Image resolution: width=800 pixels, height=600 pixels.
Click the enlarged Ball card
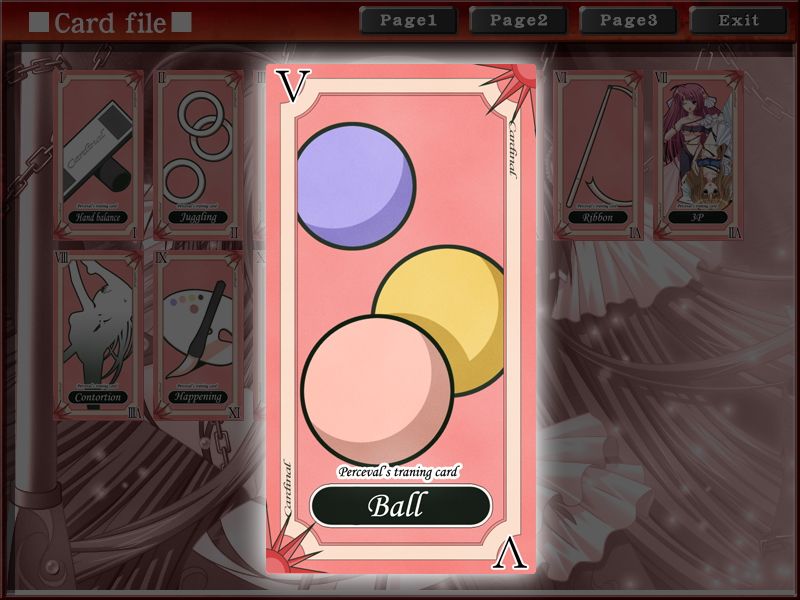[x=400, y=320]
